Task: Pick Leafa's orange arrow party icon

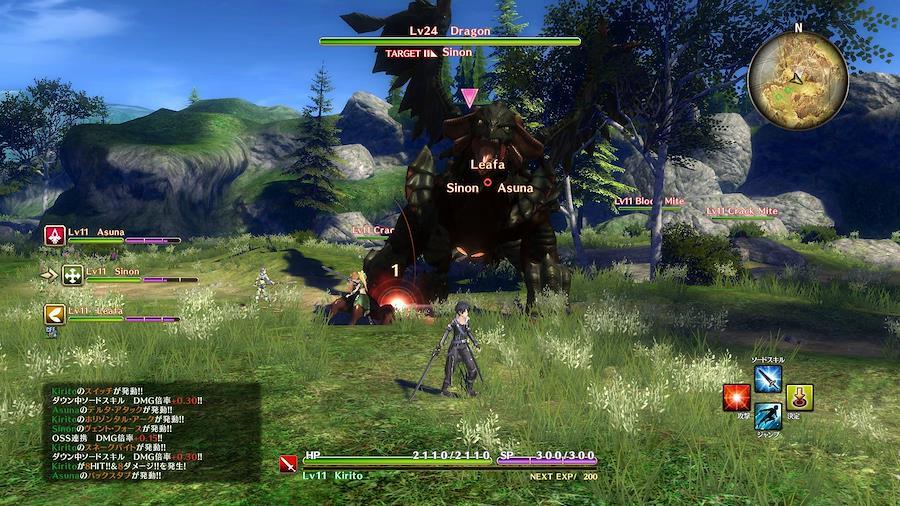Action: point(55,315)
